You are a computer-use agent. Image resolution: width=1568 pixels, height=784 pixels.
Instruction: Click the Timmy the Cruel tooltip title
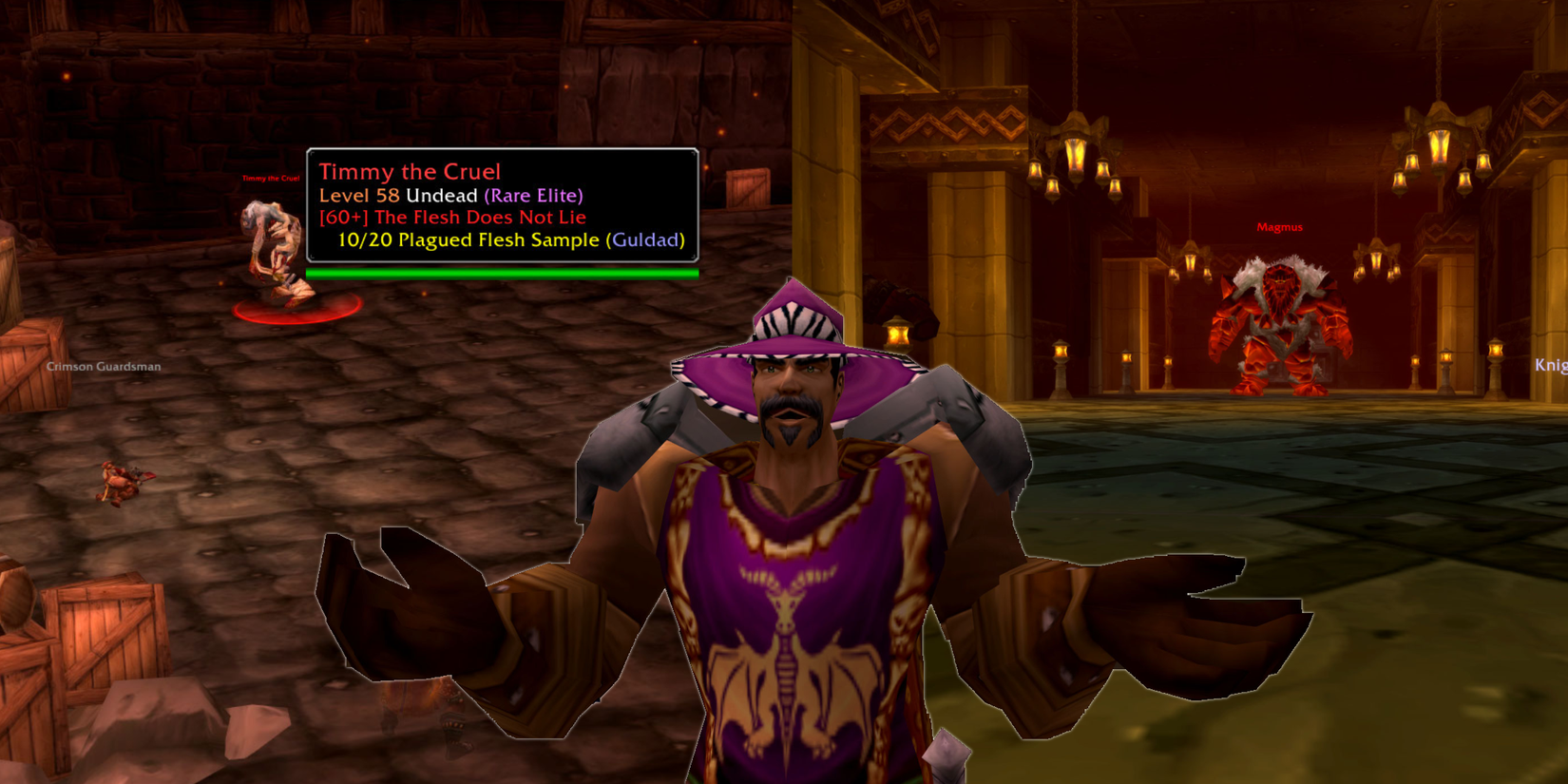click(409, 172)
